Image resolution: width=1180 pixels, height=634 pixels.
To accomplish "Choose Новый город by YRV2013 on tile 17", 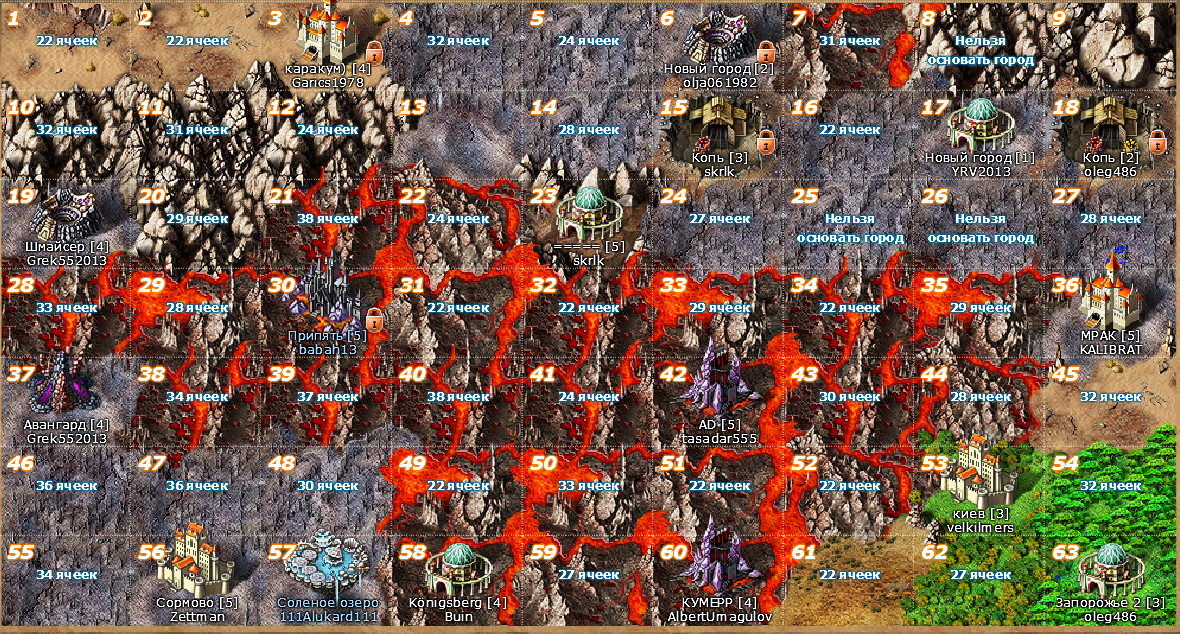I will 980,125.
